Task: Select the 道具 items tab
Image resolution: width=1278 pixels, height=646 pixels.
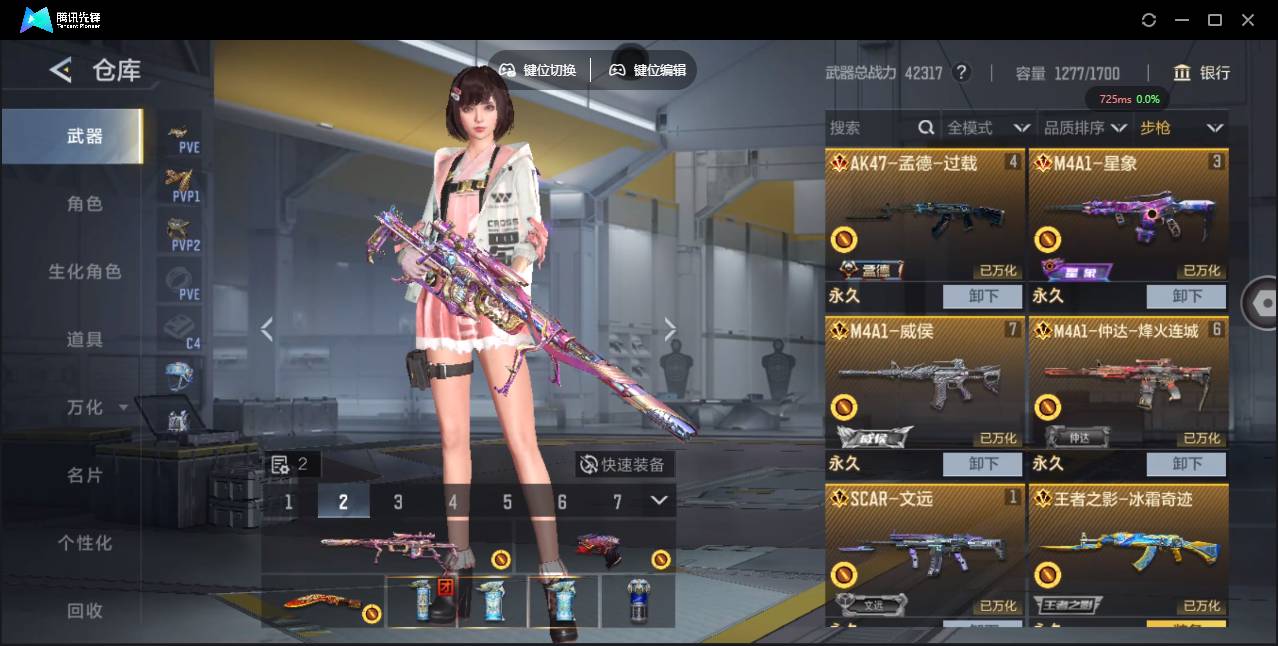Action: [x=85, y=340]
